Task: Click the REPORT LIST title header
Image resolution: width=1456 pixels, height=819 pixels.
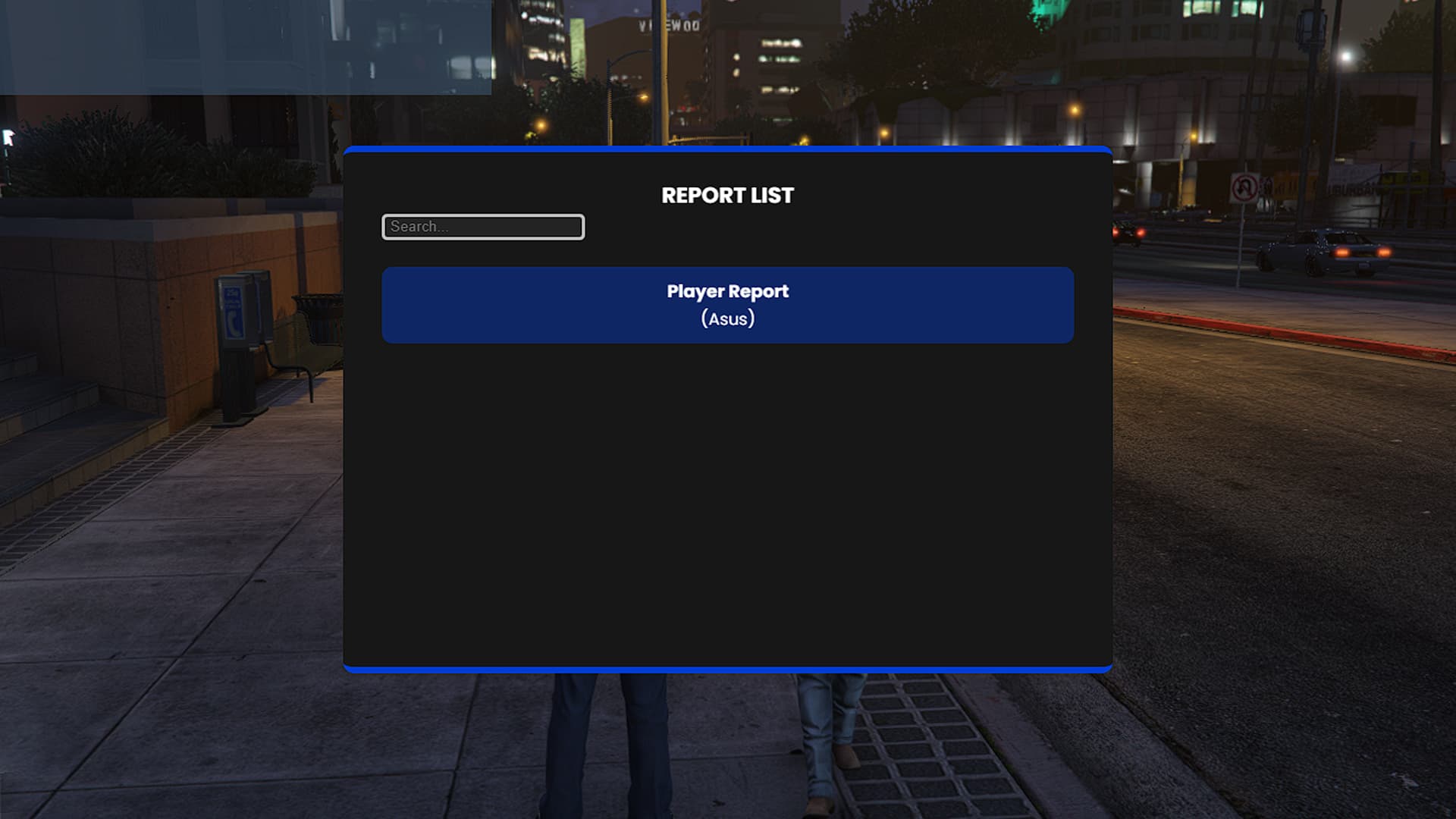Action: [x=727, y=195]
